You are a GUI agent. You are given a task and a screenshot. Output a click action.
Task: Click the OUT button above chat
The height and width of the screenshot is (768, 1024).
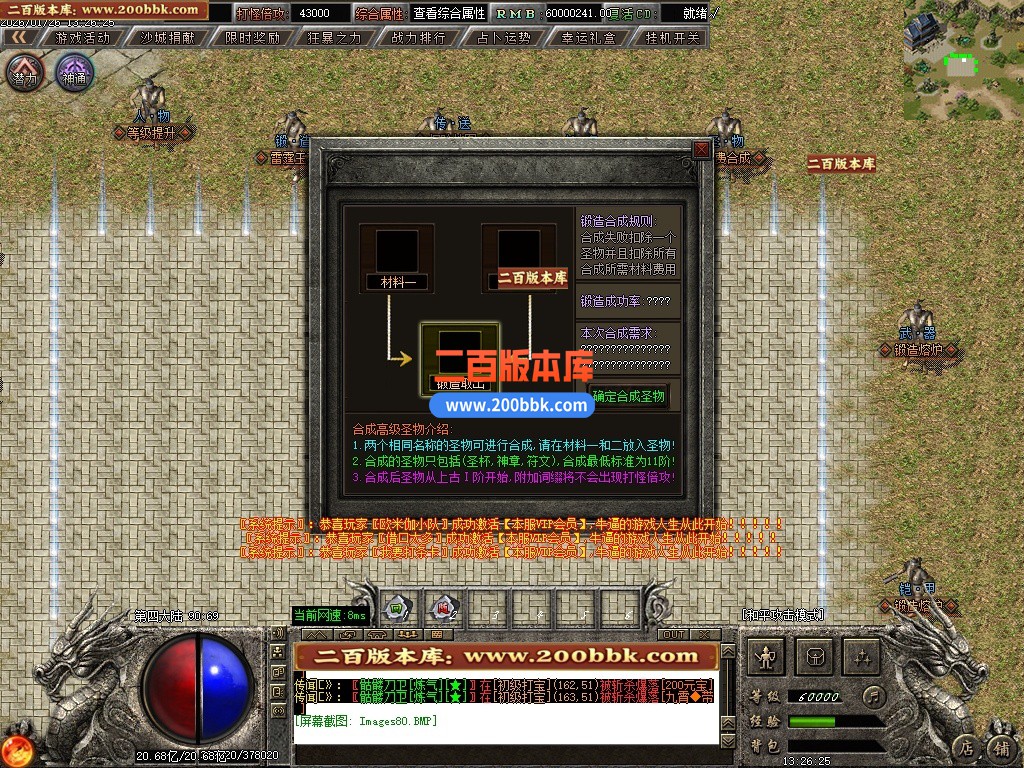674,634
